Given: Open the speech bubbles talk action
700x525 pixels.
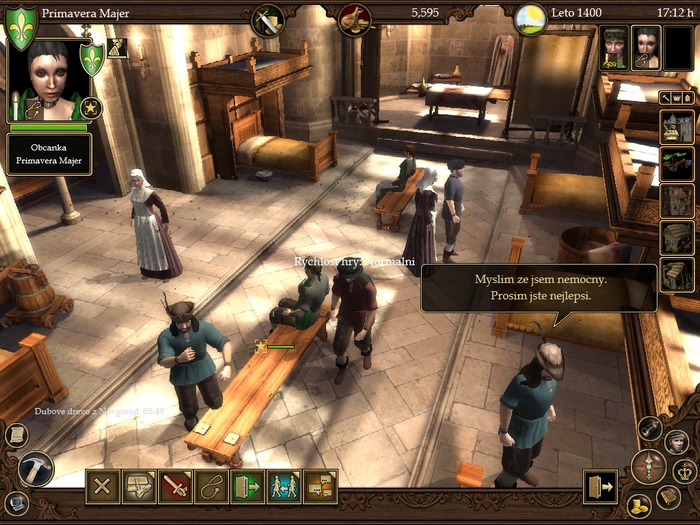Looking at the screenshot, I should click(x=320, y=487).
